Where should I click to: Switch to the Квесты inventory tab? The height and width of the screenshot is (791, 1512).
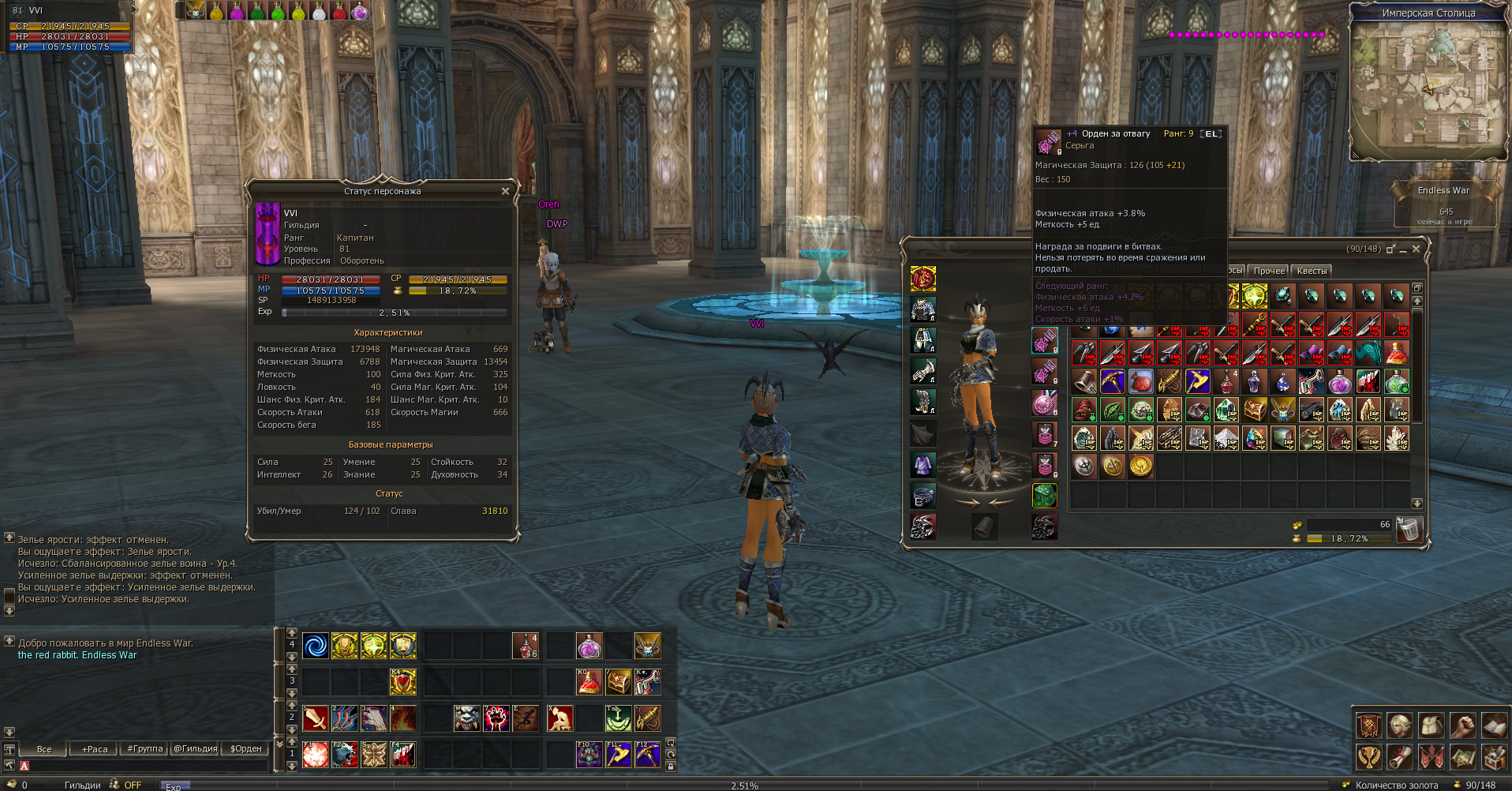tap(1312, 271)
